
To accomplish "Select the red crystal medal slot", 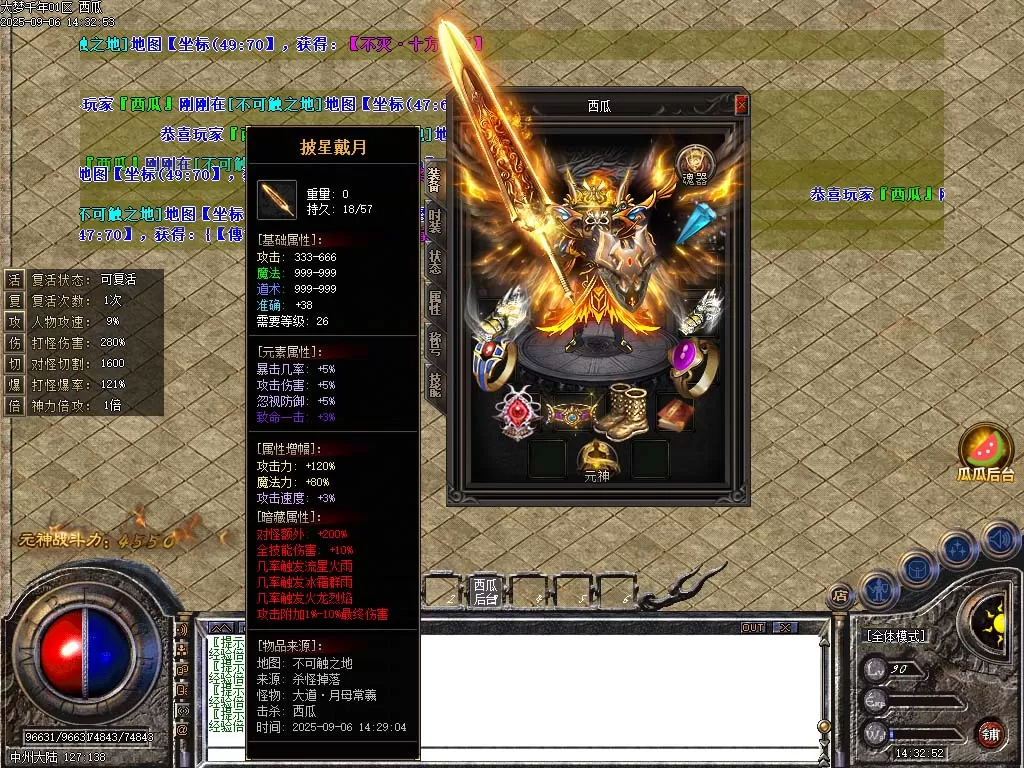I will point(518,412).
